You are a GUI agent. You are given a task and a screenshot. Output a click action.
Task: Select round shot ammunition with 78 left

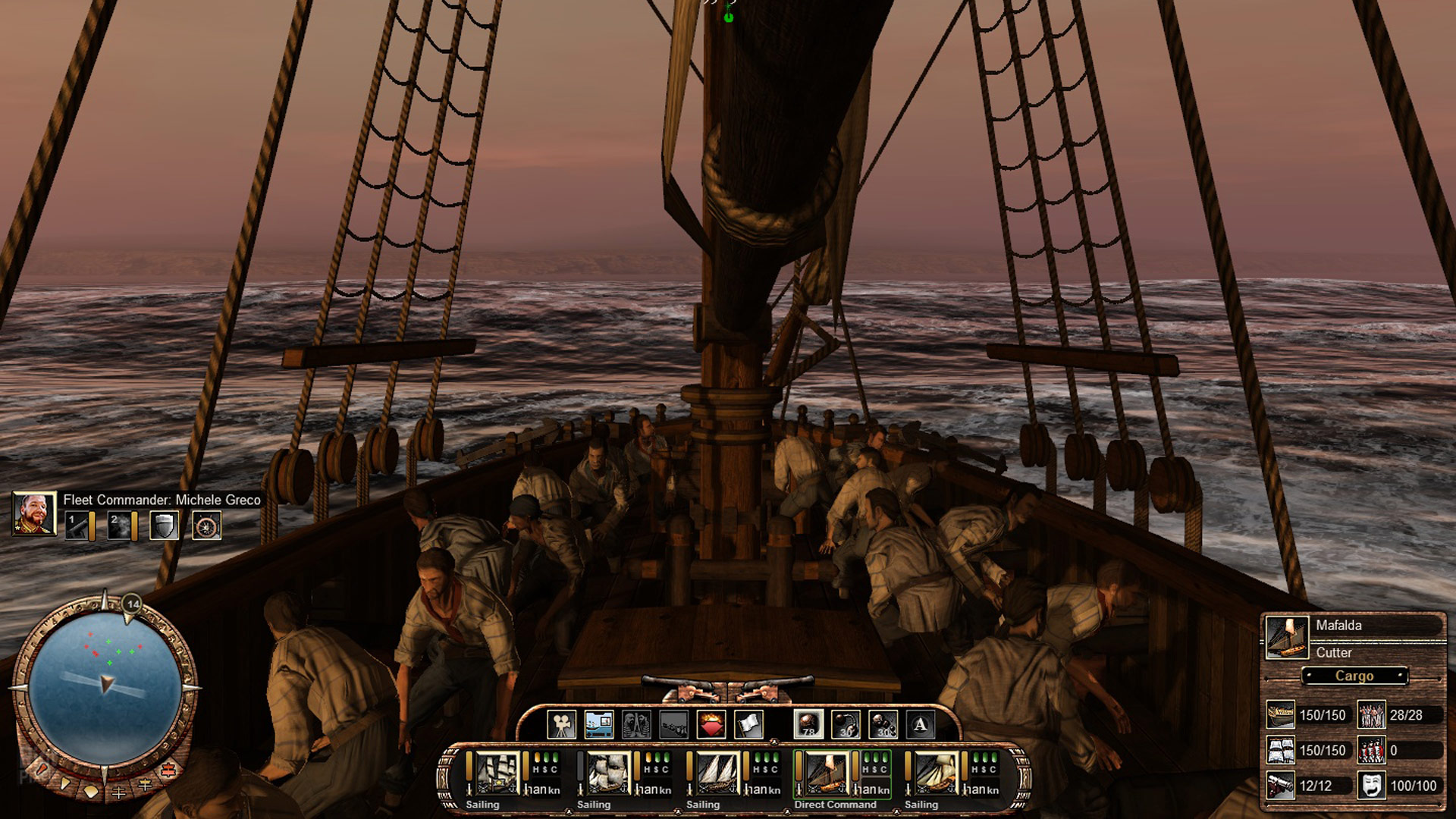point(808,725)
